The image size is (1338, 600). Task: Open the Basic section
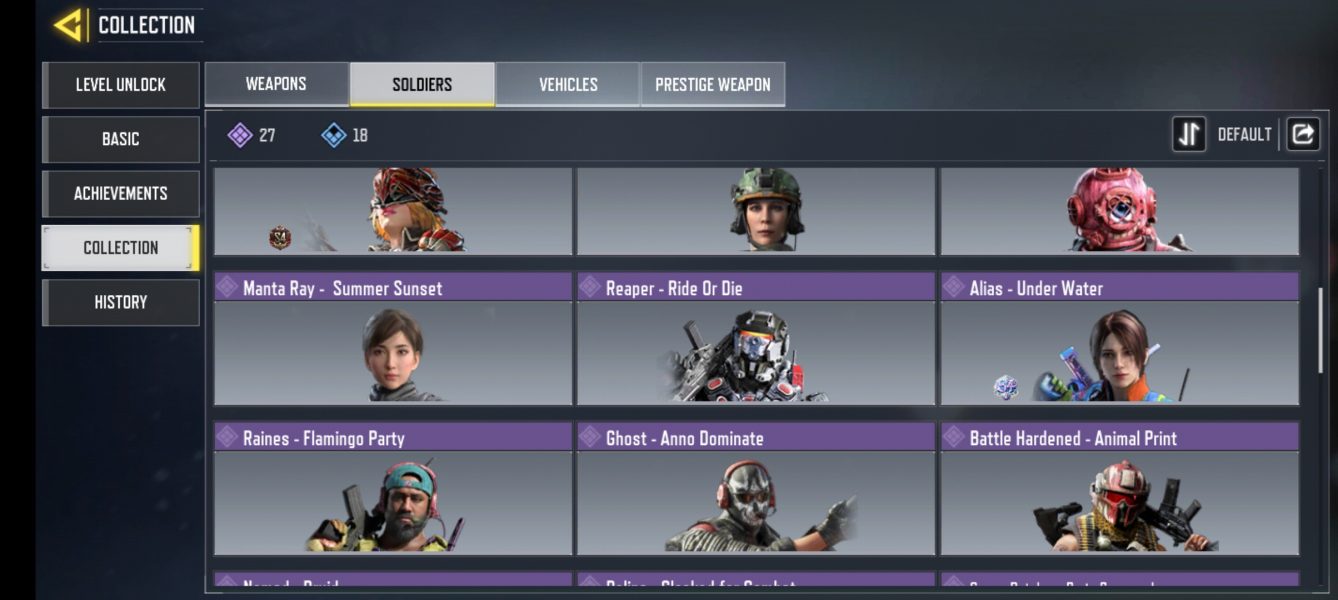[x=121, y=139]
